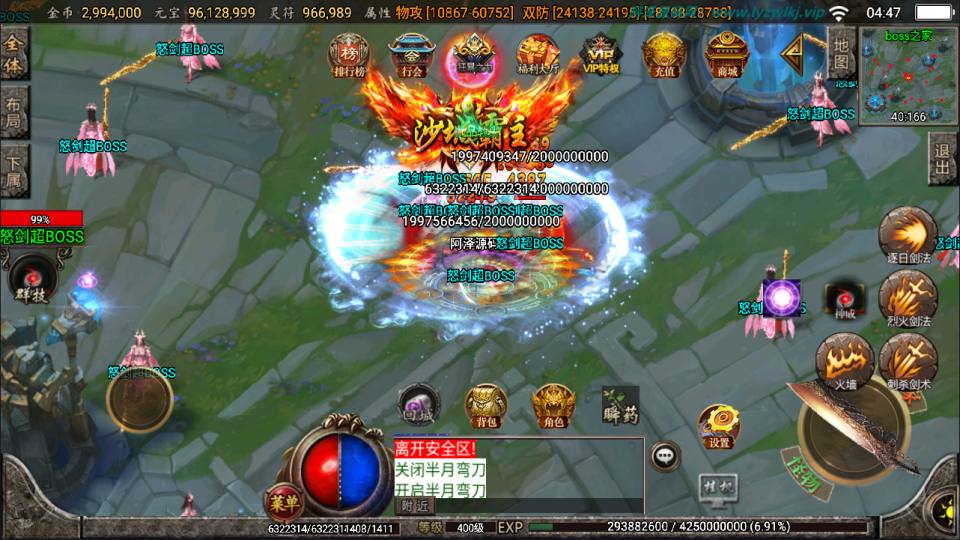The height and width of the screenshot is (540, 960).
Task: Open the 排行榜 ranking board
Action: click(349, 55)
